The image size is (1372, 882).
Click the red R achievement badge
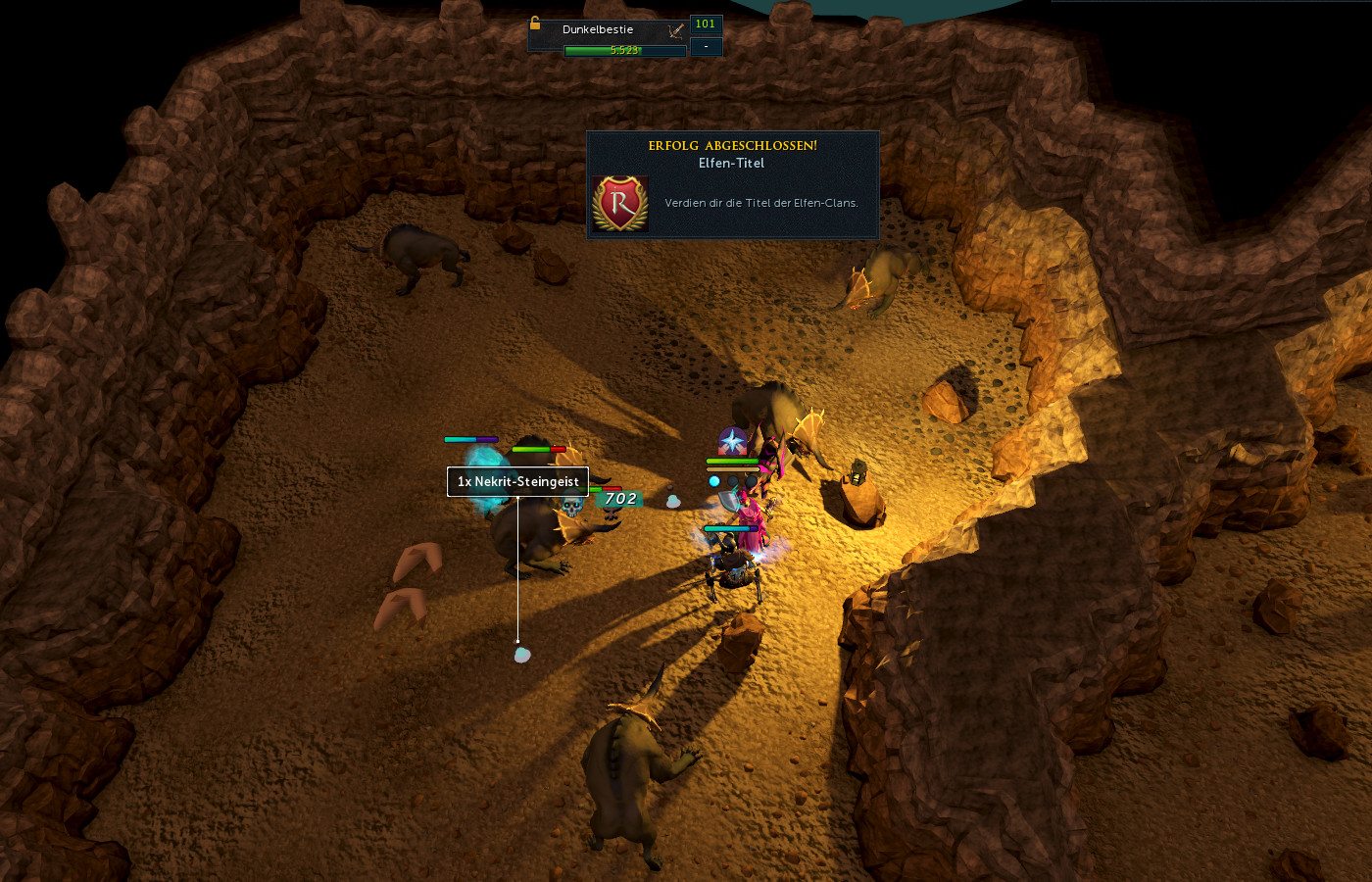coord(620,203)
